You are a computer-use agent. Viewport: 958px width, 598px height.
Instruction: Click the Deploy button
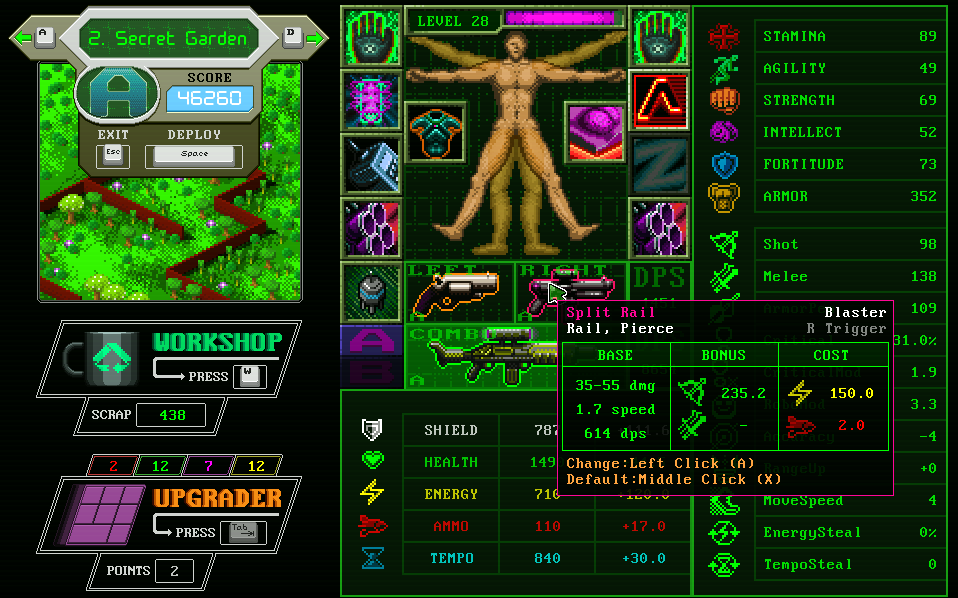coord(194,155)
